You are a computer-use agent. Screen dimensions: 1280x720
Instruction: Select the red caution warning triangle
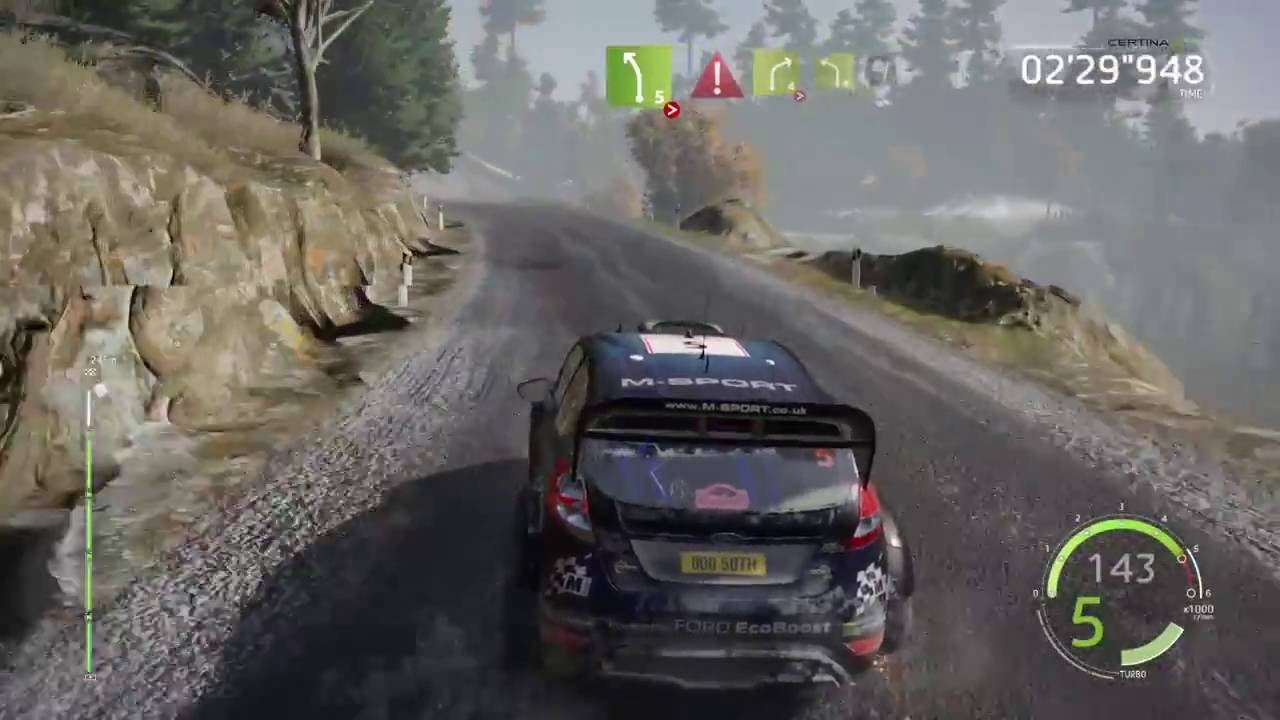[x=717, y=76]
